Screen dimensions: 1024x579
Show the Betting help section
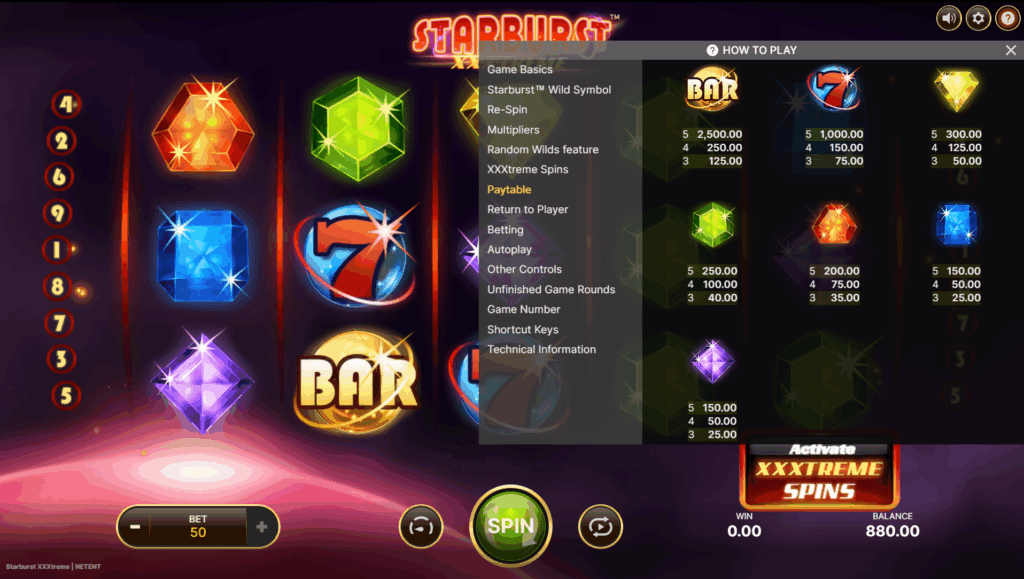[x=505, y=230]
